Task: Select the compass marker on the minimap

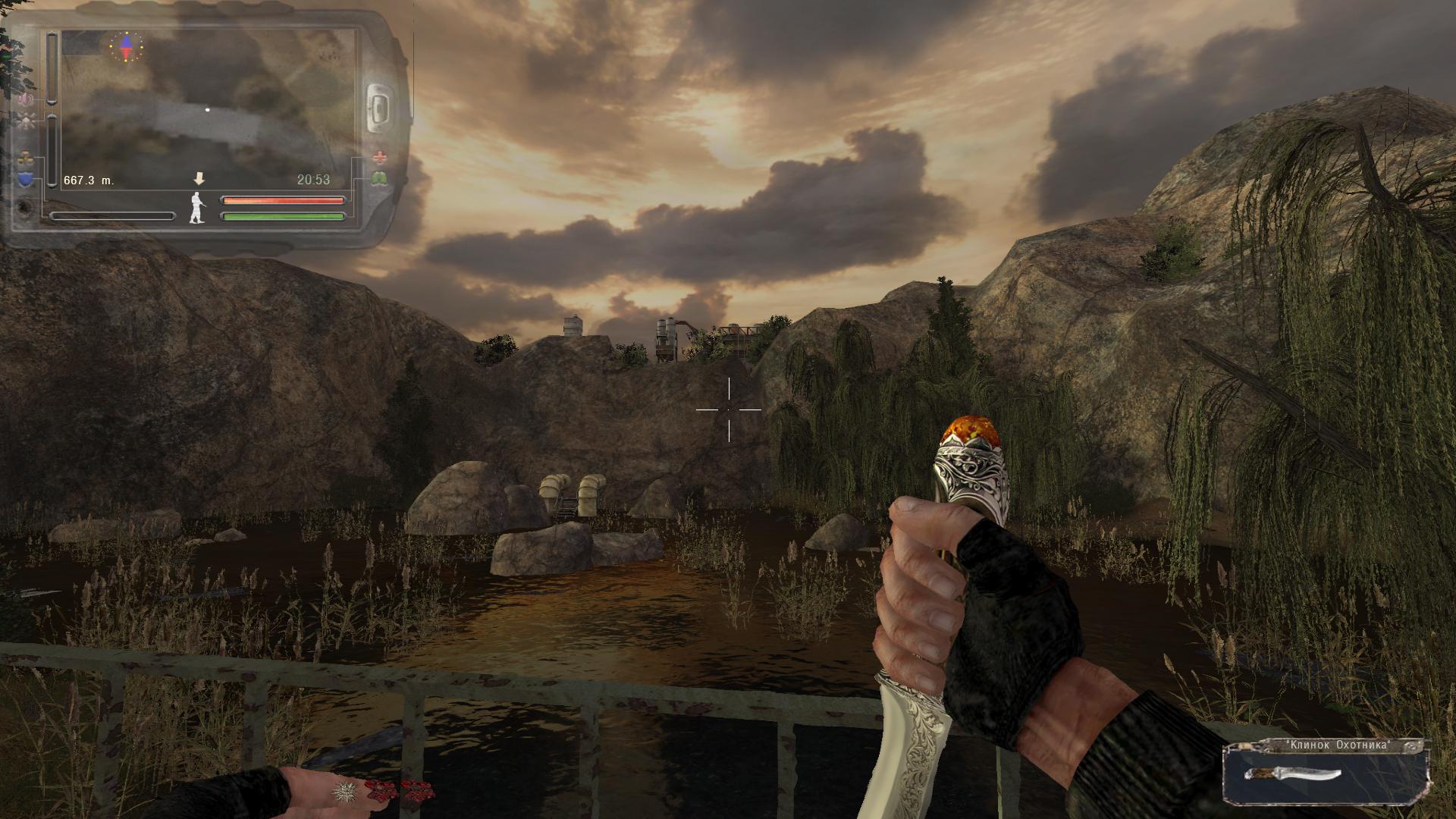Action: [126, 46]
